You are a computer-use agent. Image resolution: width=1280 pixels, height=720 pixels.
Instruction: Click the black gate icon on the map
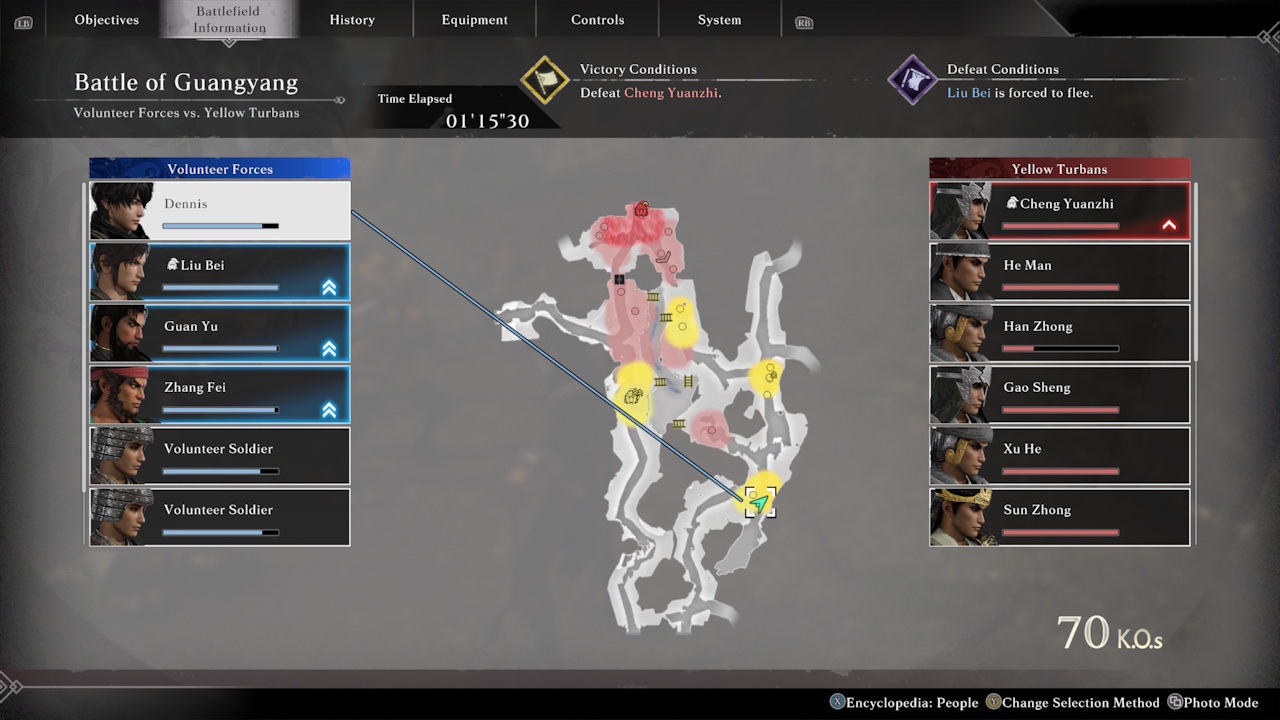619,277
